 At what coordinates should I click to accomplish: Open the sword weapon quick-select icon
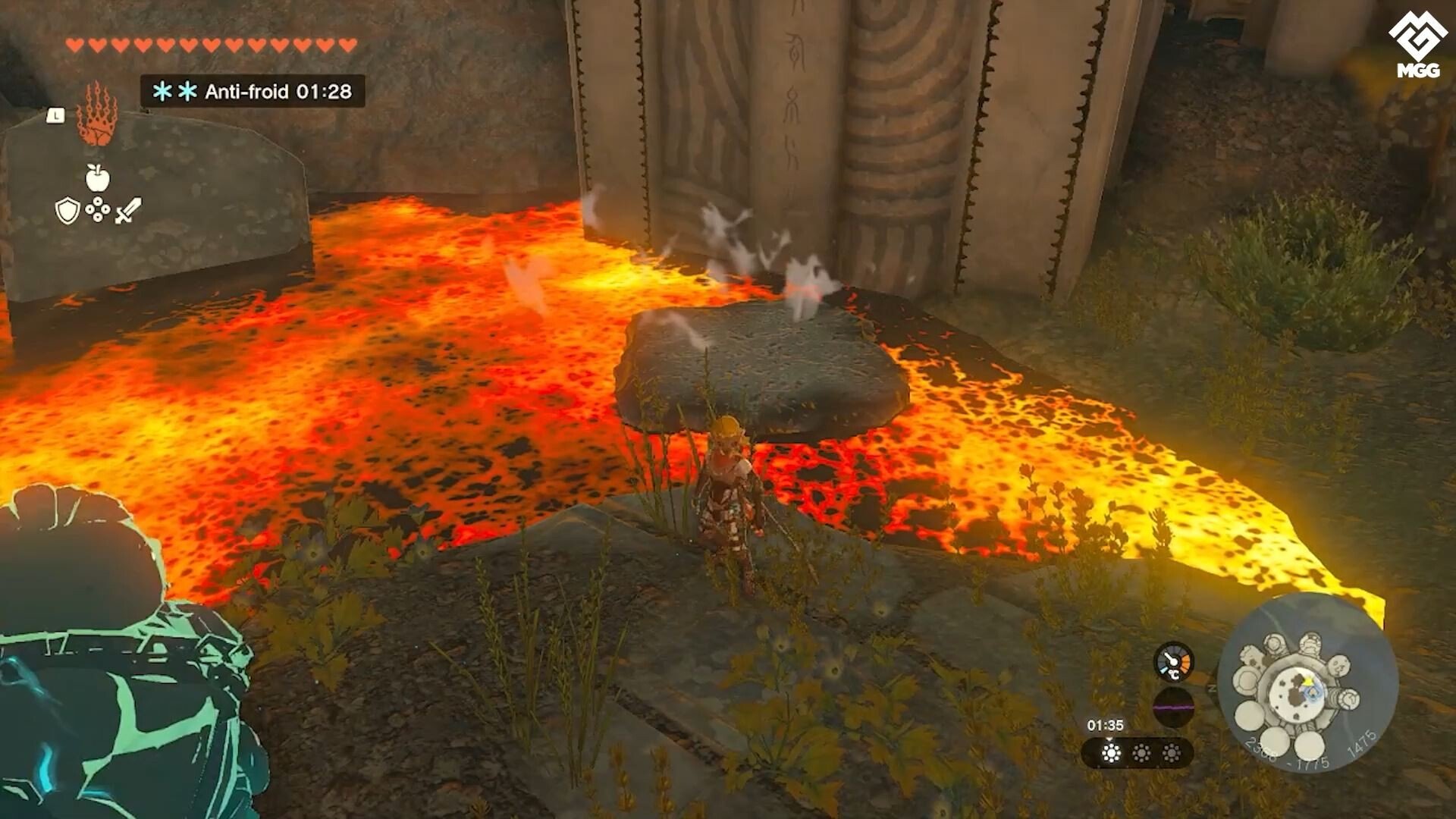tap(128, 210)
